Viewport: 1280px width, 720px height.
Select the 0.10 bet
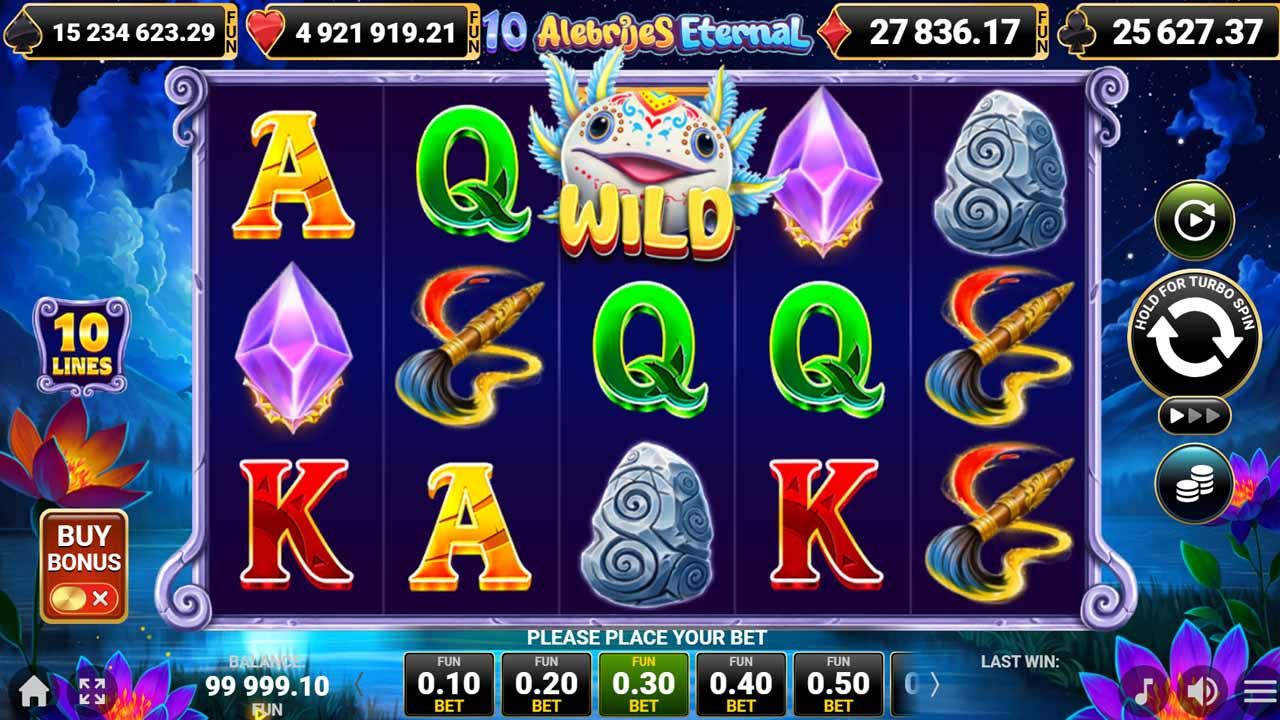click(x=449, y=684)
